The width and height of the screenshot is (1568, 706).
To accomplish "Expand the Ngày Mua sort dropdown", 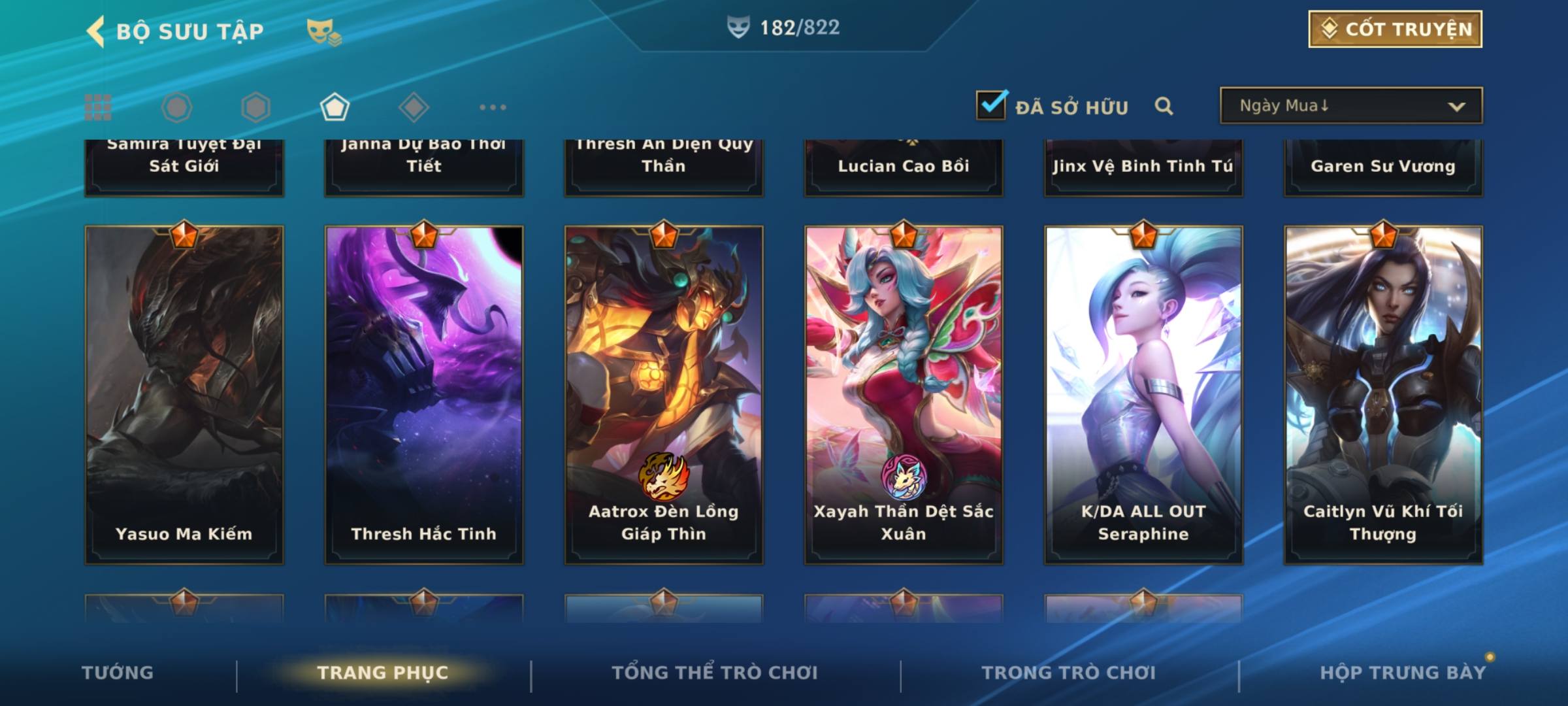I will click(x=1350, y=106).
